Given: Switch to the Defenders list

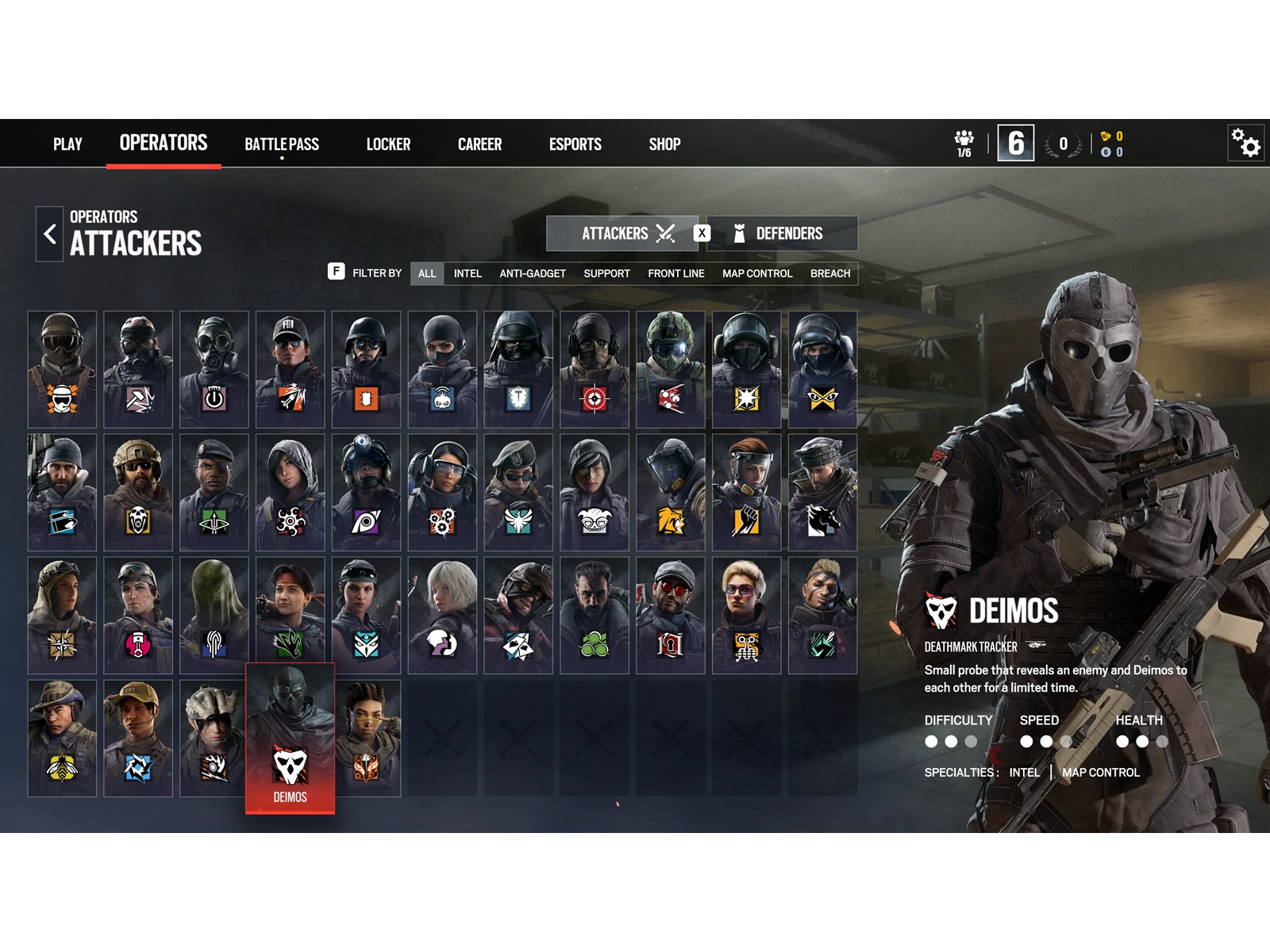Looking at the screenshot, I should pos(782,233).
